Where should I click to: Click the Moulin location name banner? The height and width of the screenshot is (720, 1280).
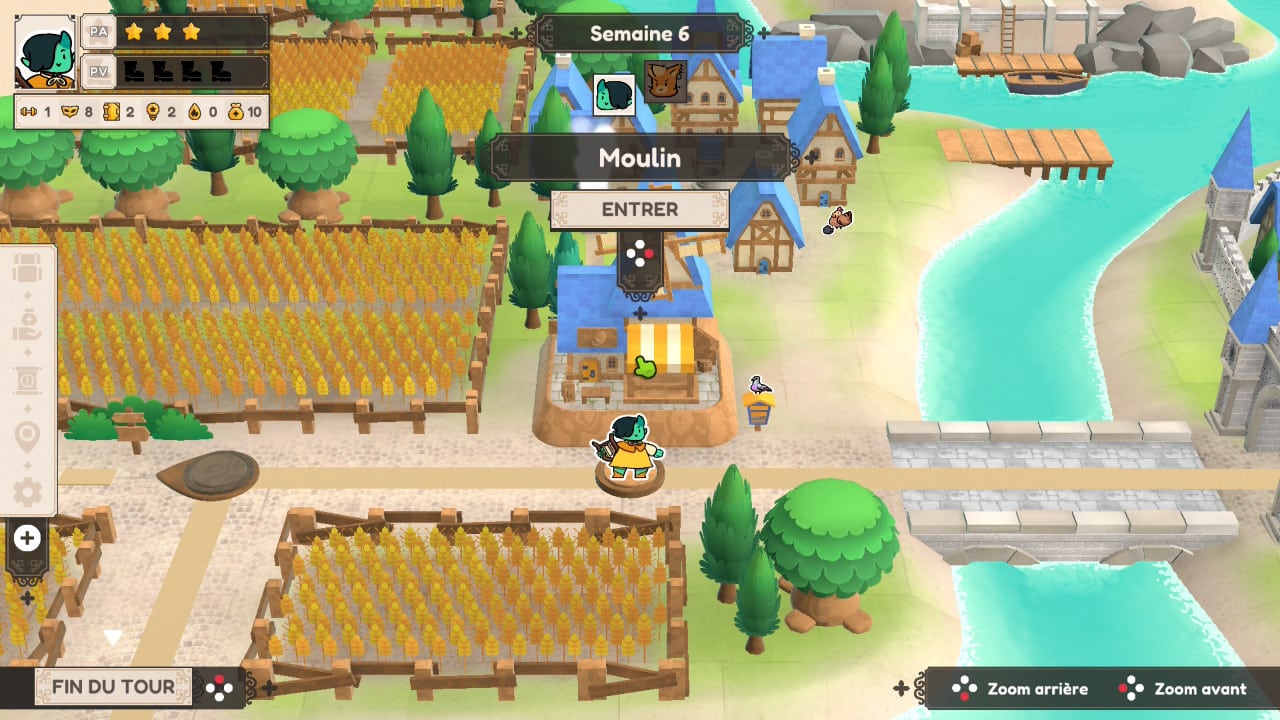pyautogui.click(x=640, y=158)
